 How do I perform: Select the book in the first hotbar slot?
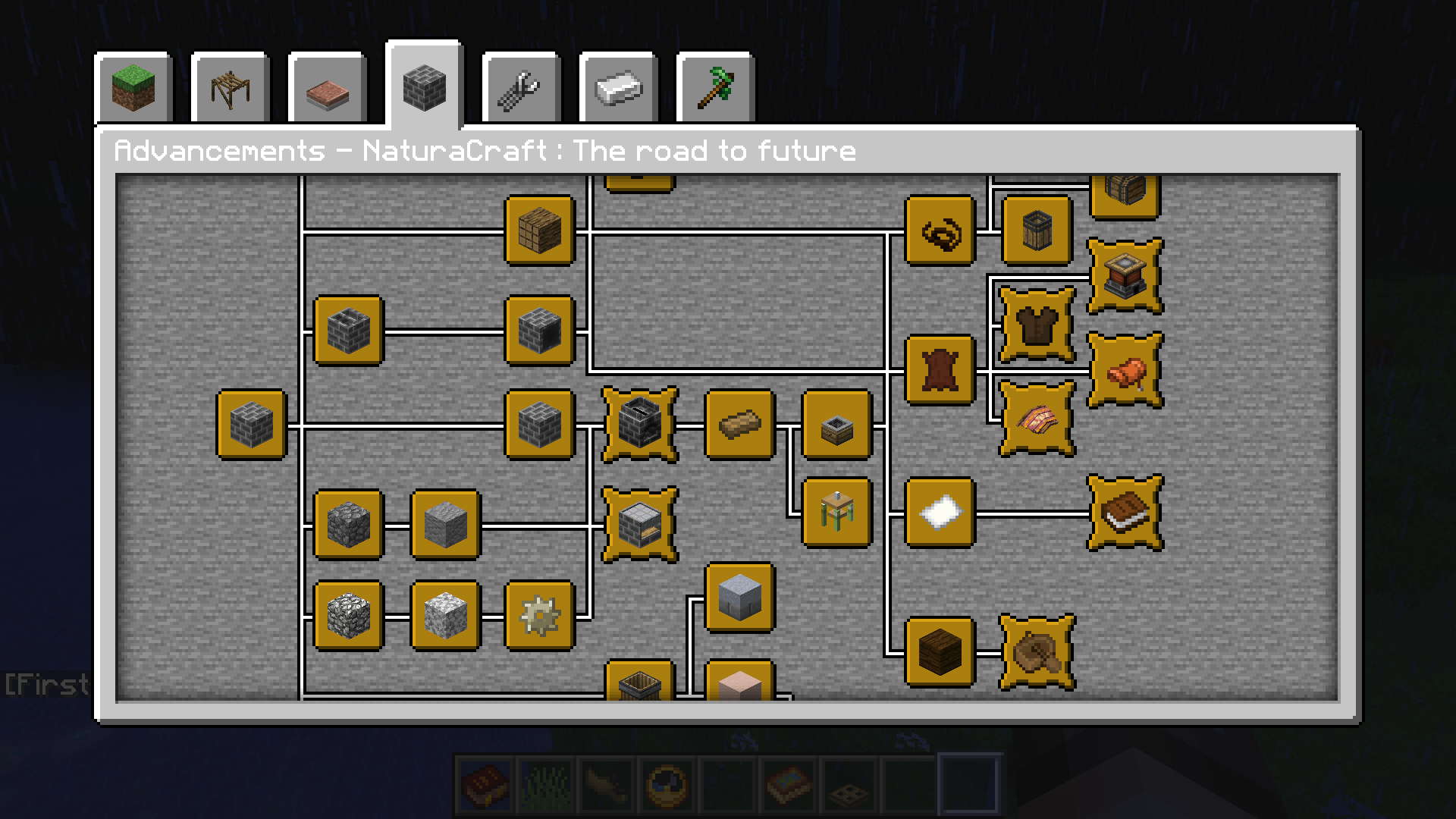(483, 783)
